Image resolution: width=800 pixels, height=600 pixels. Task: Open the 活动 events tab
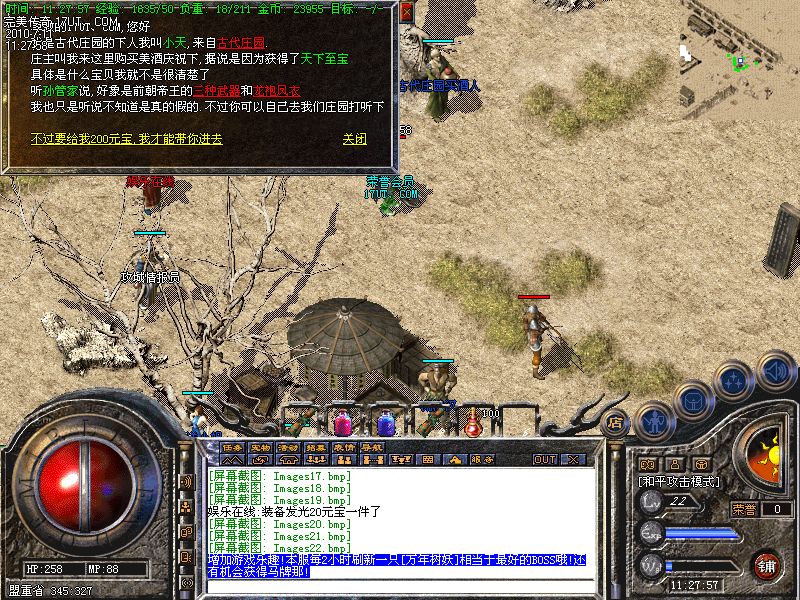(289, 446)
